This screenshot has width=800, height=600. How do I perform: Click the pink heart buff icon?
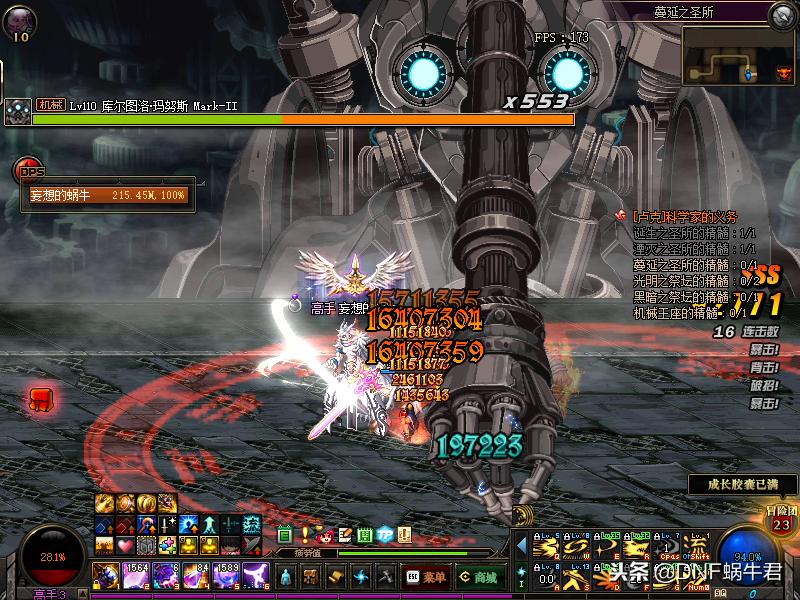click(x=124, y=545)
